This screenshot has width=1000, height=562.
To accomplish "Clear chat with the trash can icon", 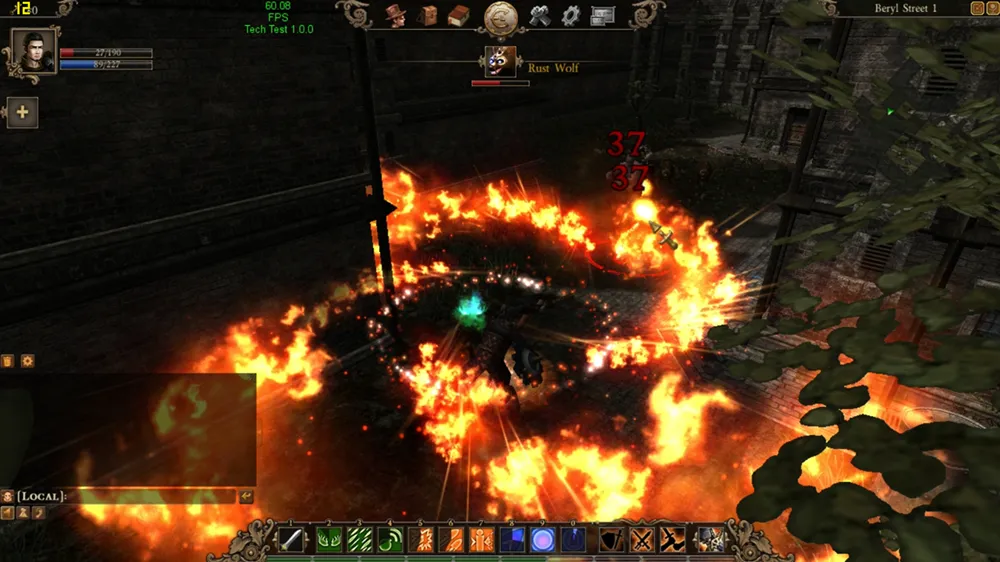I will [8, 361].
